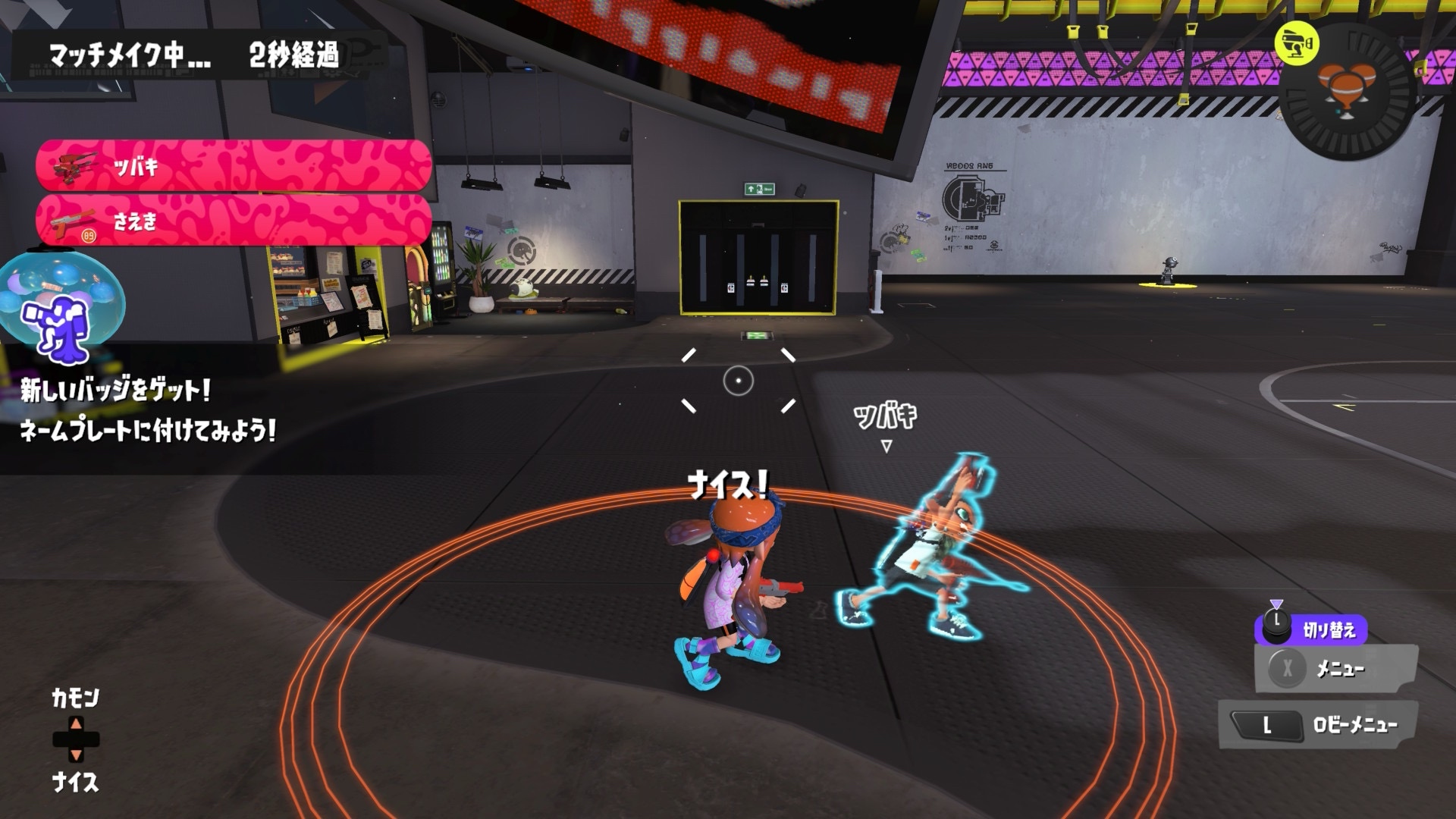1456x819 pixels.
Task: Select さえき's player row in the lobby list
Action: 234,221
